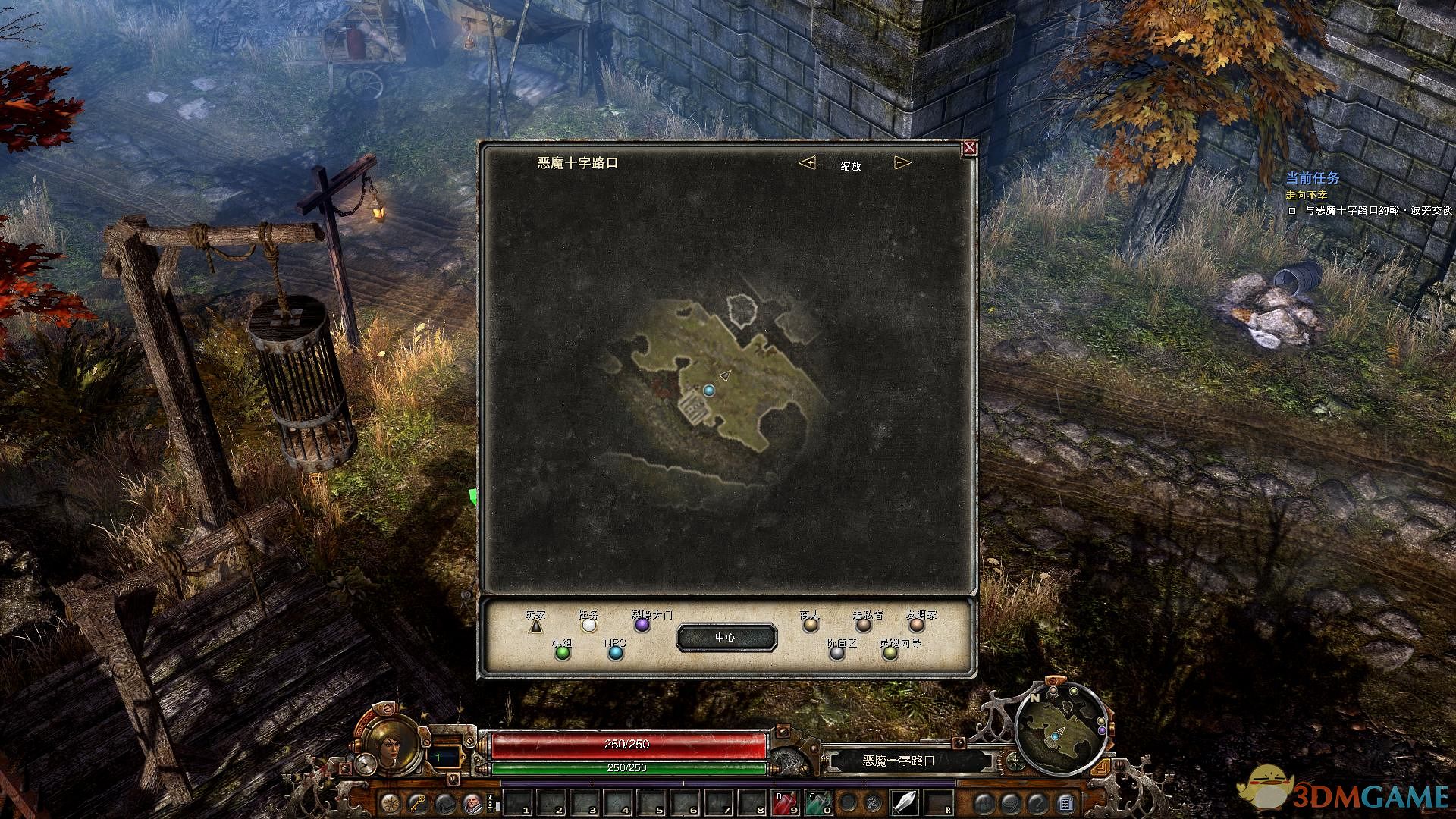Select the current quest tracker entry 走向不幸
This screenshot has height=819, width=1456.
[x=1307, y=196]
